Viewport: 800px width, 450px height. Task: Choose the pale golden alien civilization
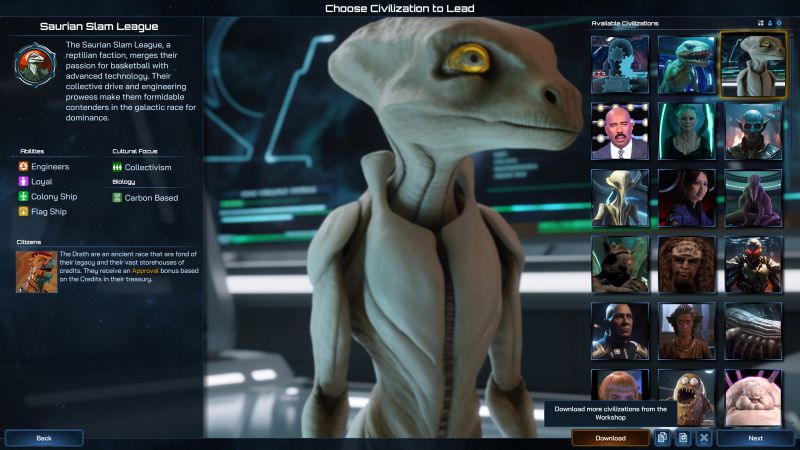click(x=620, y=198)
